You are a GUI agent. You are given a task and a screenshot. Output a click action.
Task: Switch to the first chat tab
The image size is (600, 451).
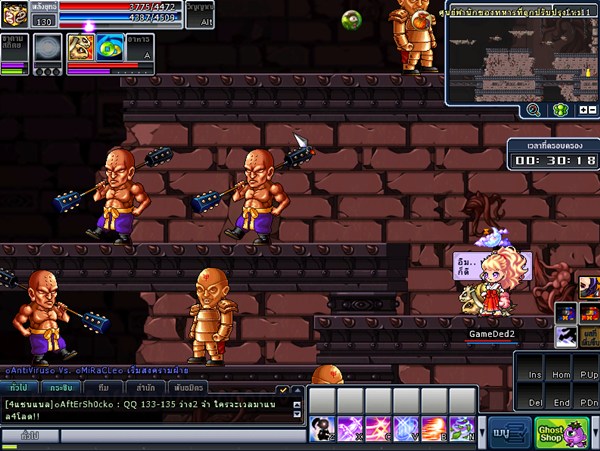pos(18,387)
